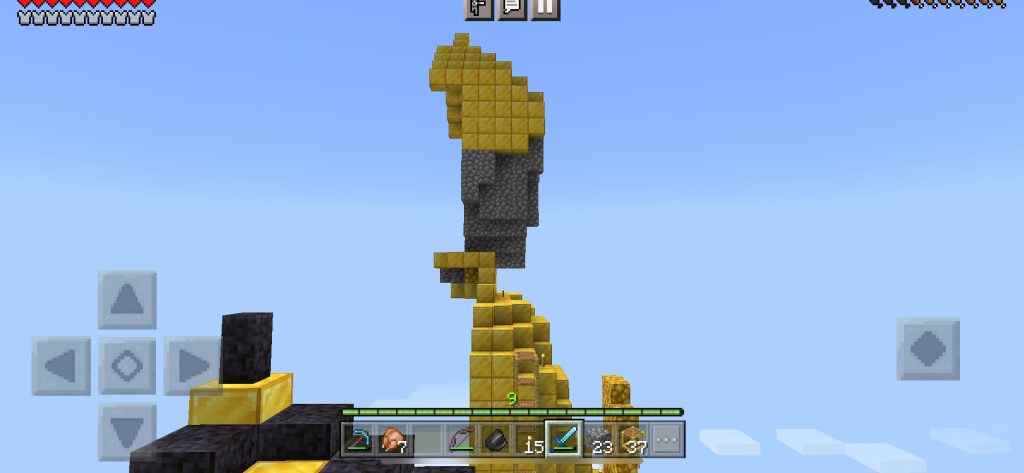Tap the left arrow movement button

(62, 365)
